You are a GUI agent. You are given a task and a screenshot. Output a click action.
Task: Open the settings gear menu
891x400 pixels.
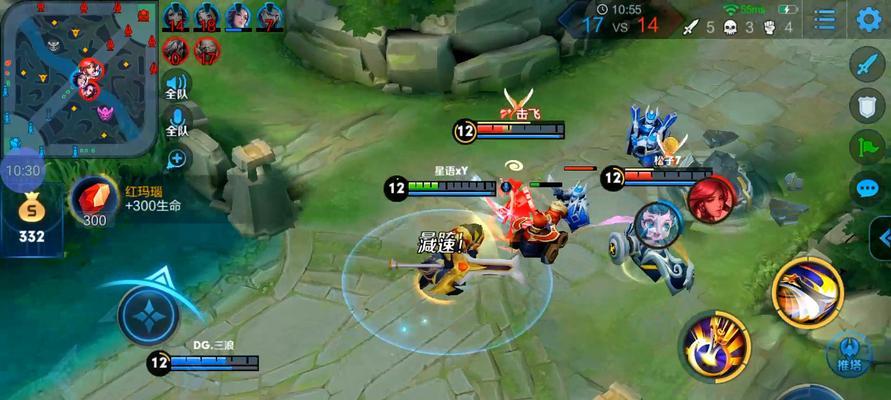[x=868, y=19]
